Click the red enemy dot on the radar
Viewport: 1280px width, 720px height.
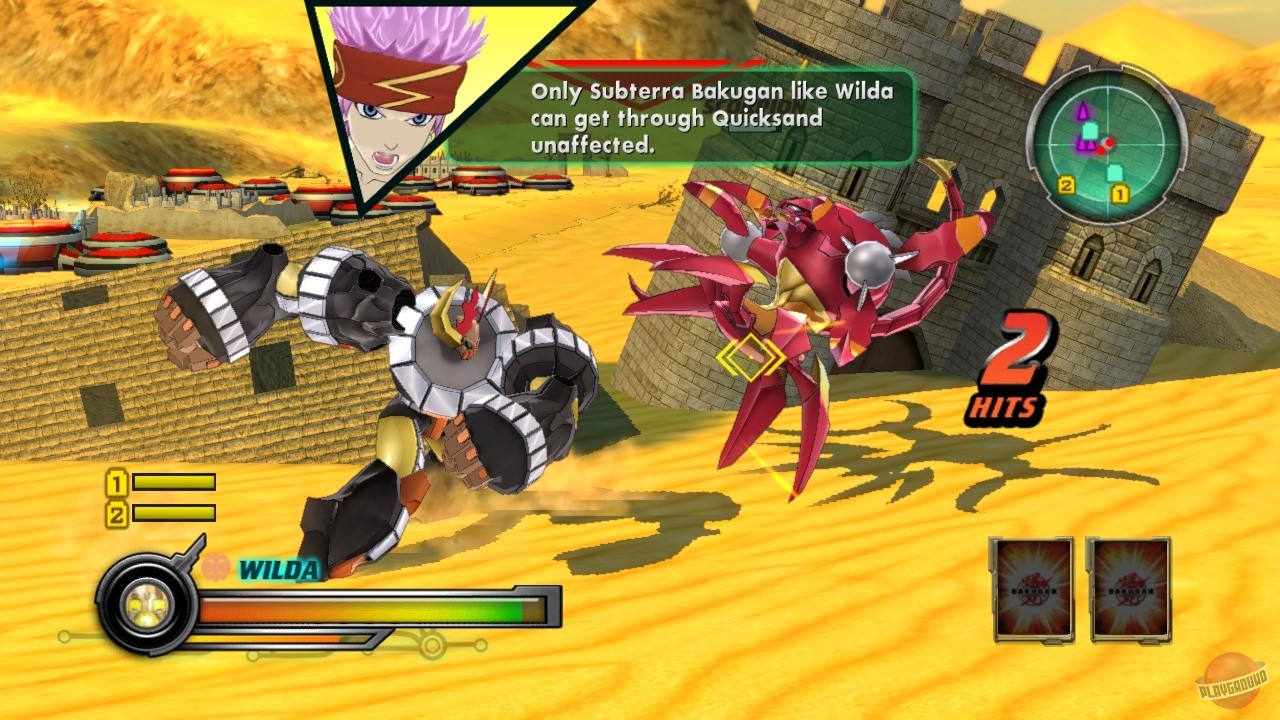[1110, 143]
